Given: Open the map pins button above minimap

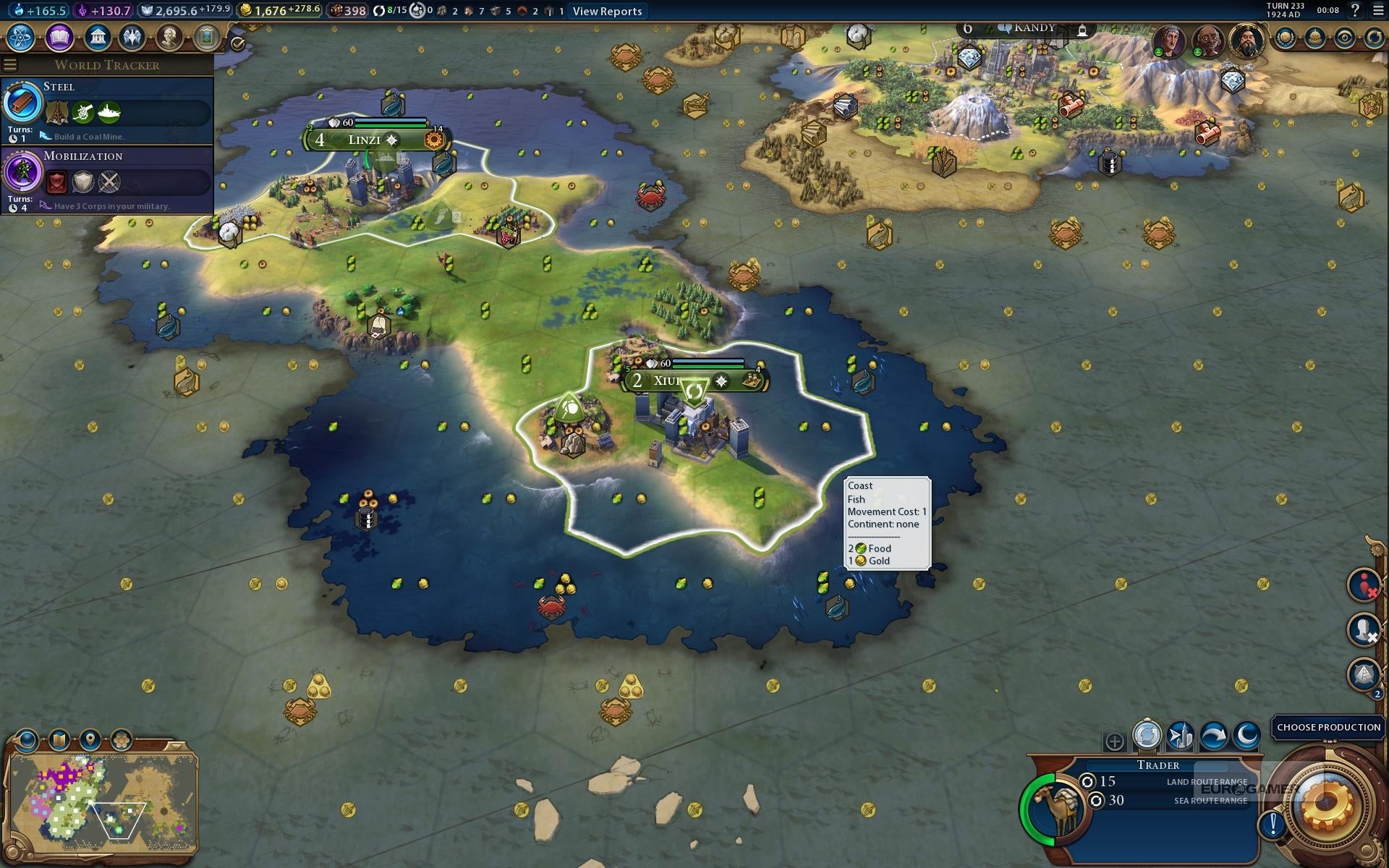Looking at the screenshot, I should [90, 740].
